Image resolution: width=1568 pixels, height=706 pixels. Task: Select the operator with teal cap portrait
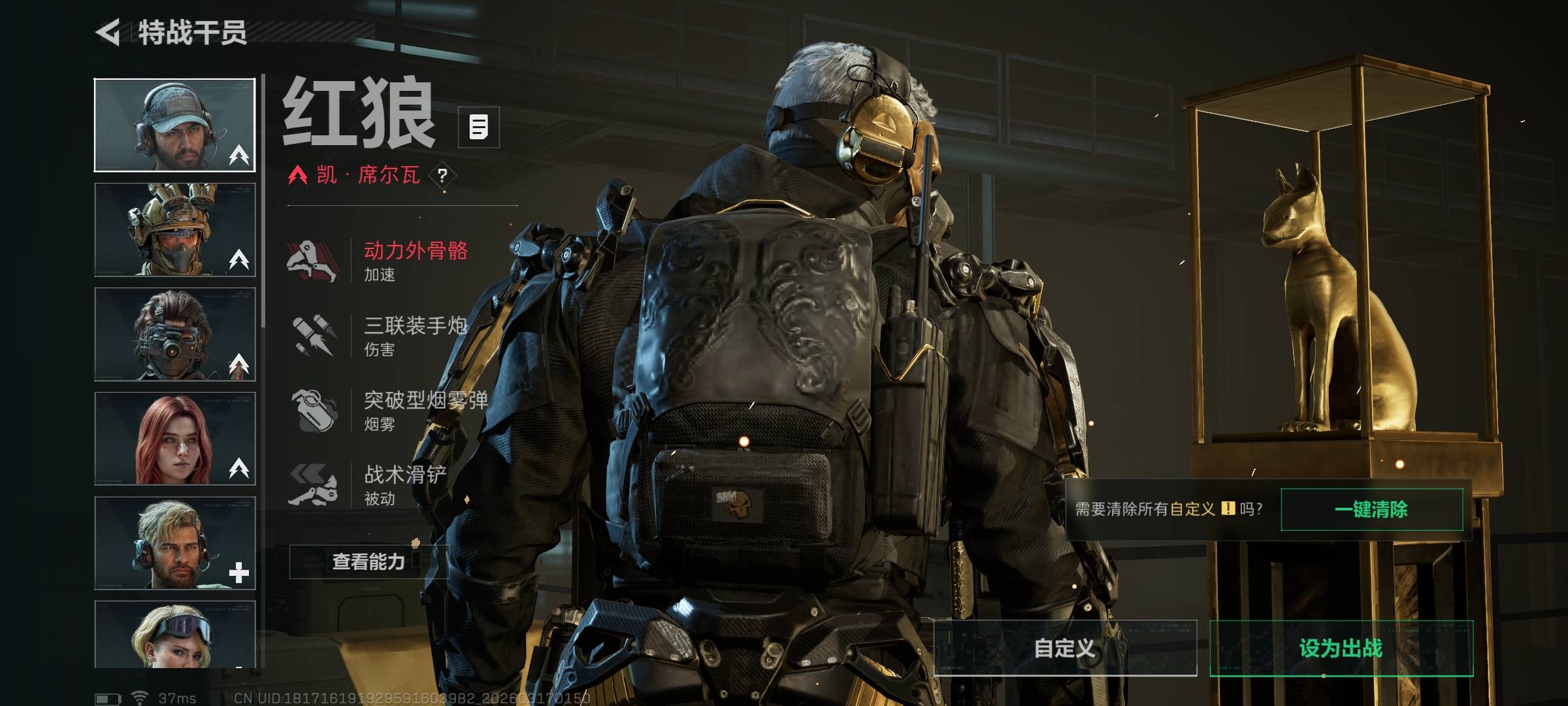(x=174, y=125)
